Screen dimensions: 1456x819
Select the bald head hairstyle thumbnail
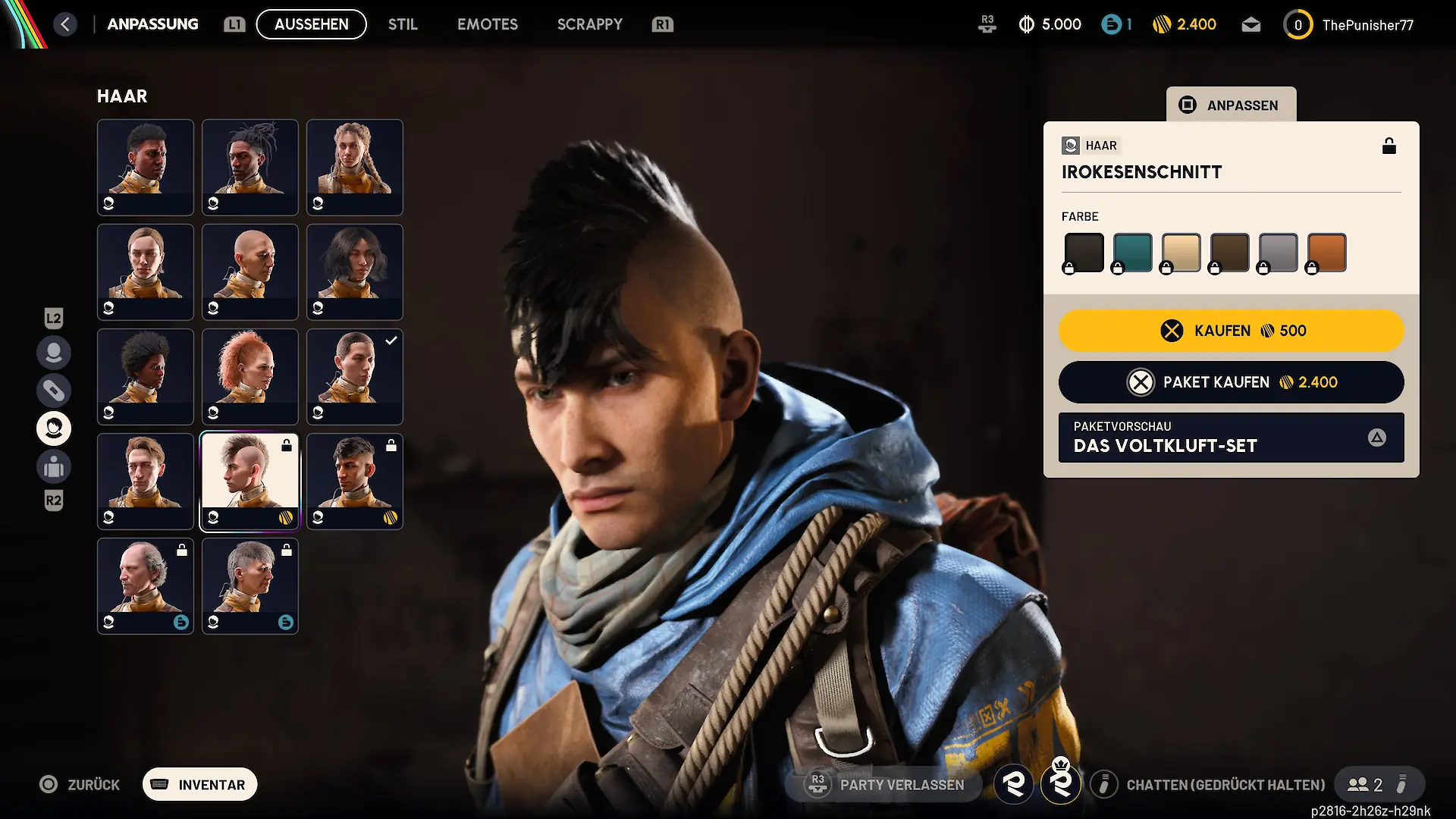(x=250, y=271)
